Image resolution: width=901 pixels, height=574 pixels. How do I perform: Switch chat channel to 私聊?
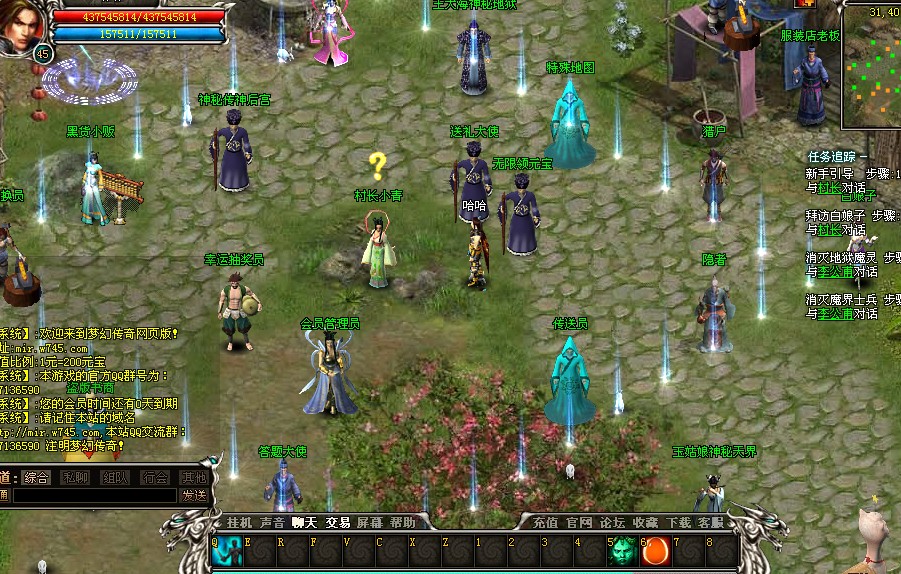click(76, 478)
